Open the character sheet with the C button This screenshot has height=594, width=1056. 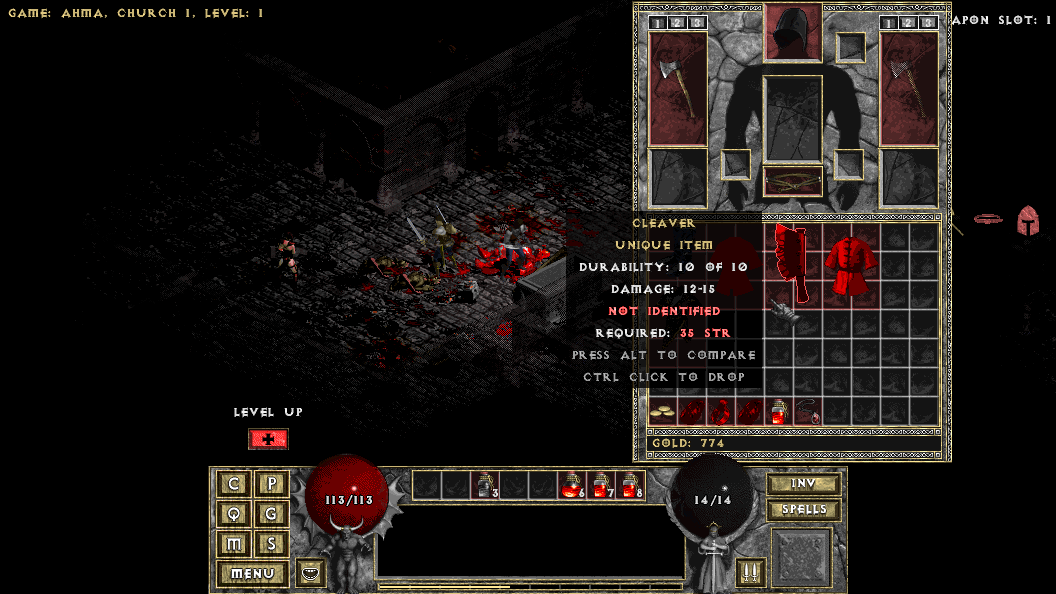coord(234,484)
